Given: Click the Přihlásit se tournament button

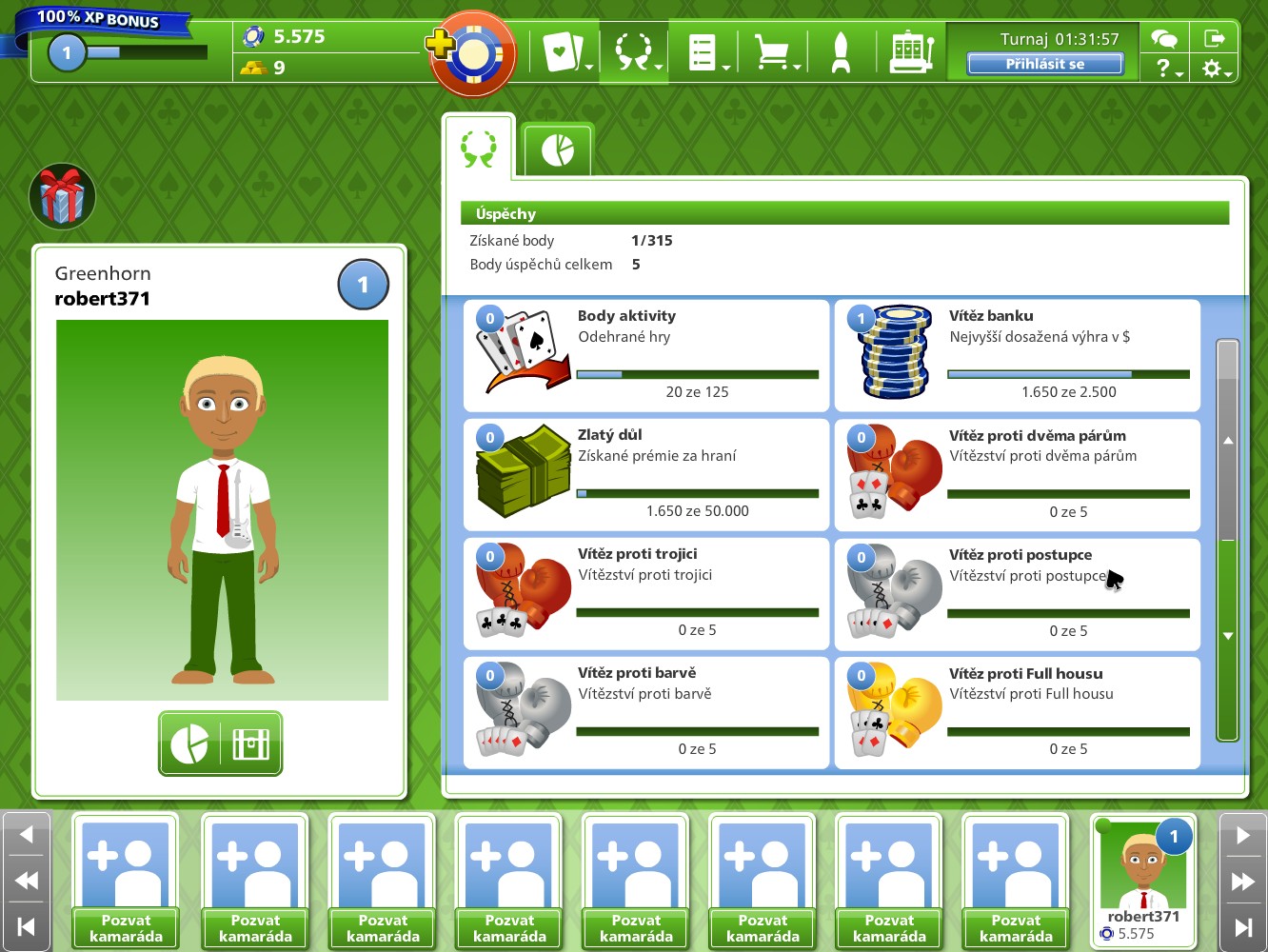Looking at the screenshot, I should coord(1044,64).
